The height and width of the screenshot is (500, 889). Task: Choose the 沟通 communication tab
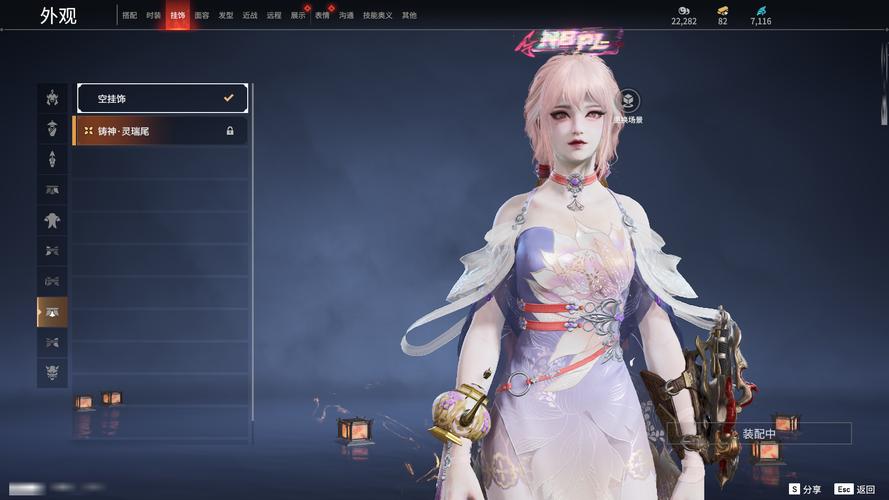346,16
